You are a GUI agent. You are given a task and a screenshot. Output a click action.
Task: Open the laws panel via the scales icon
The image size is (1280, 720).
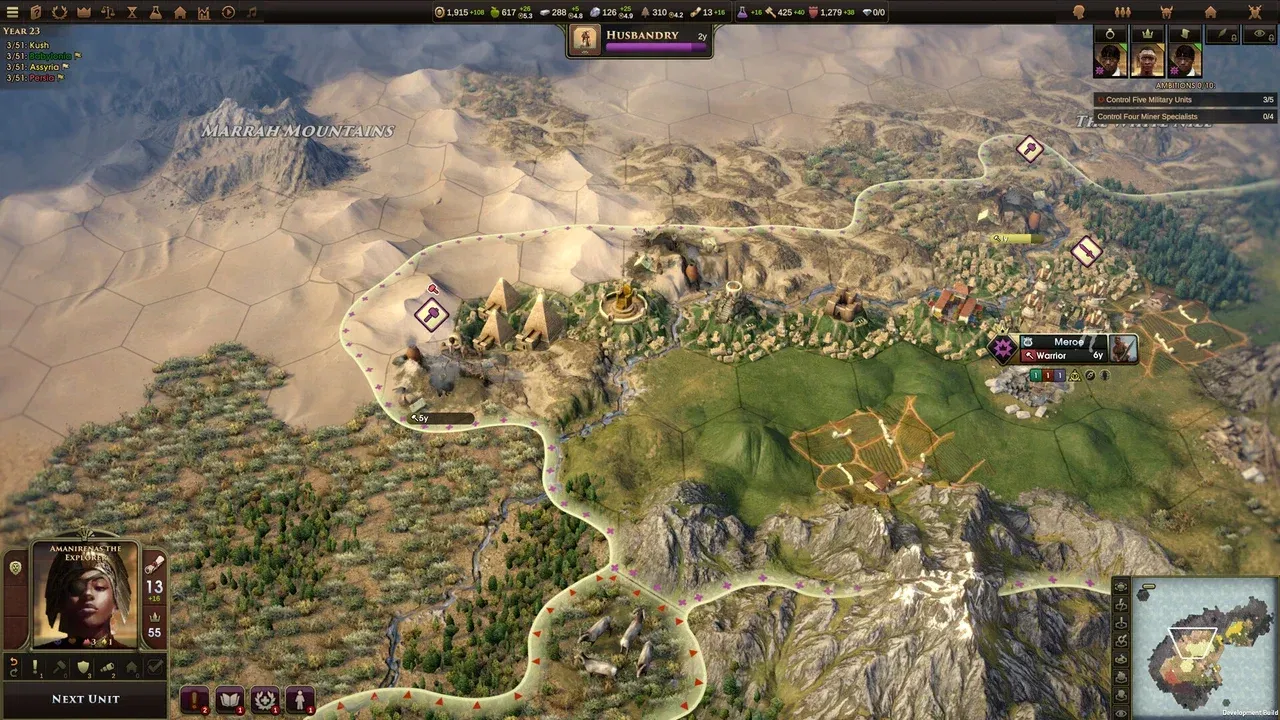click(108, 12)
